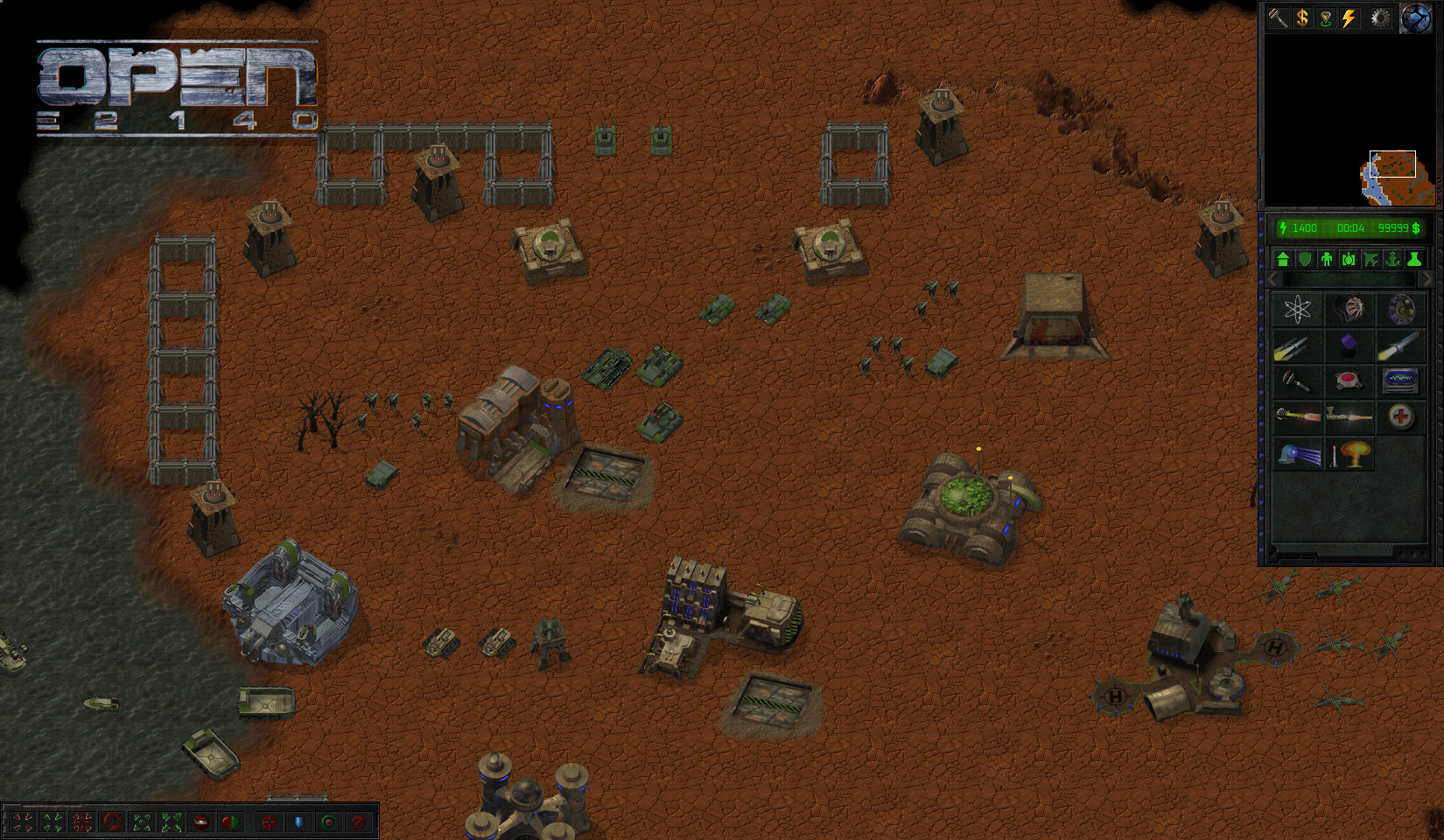1444x840 pixels.
Task: Activate the sell dollar-sign button
Action: pos(1302,17)
